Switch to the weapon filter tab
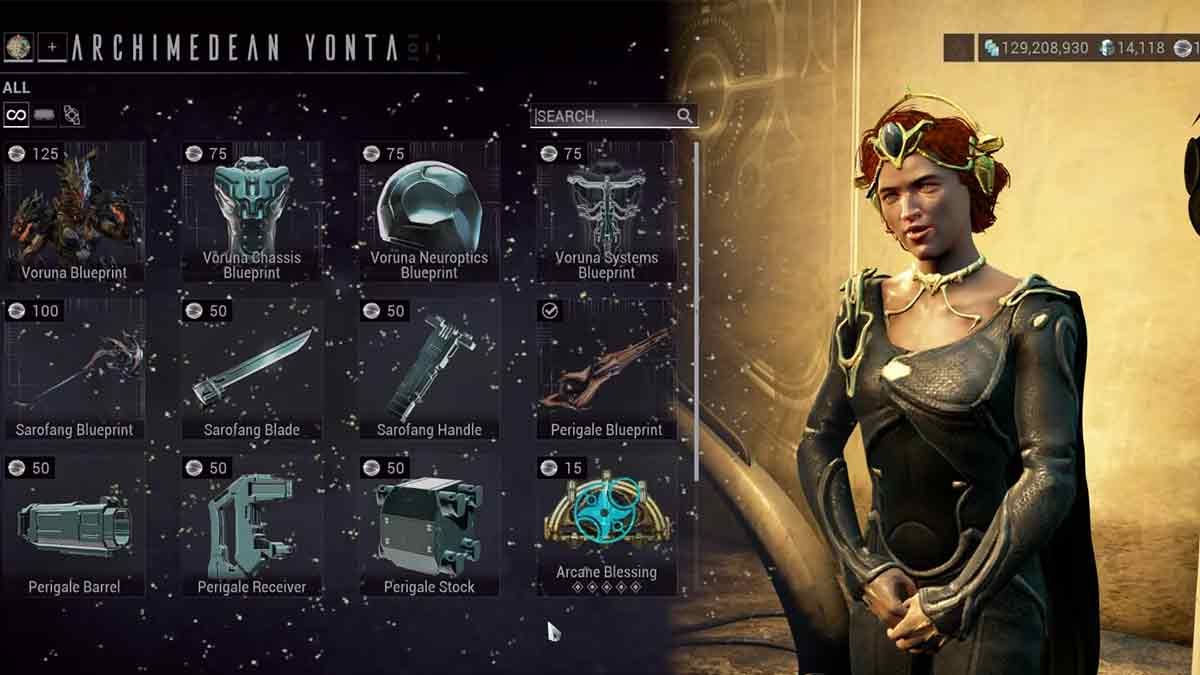The height and width of the screenshot is (675, 1200). [44, 115]
